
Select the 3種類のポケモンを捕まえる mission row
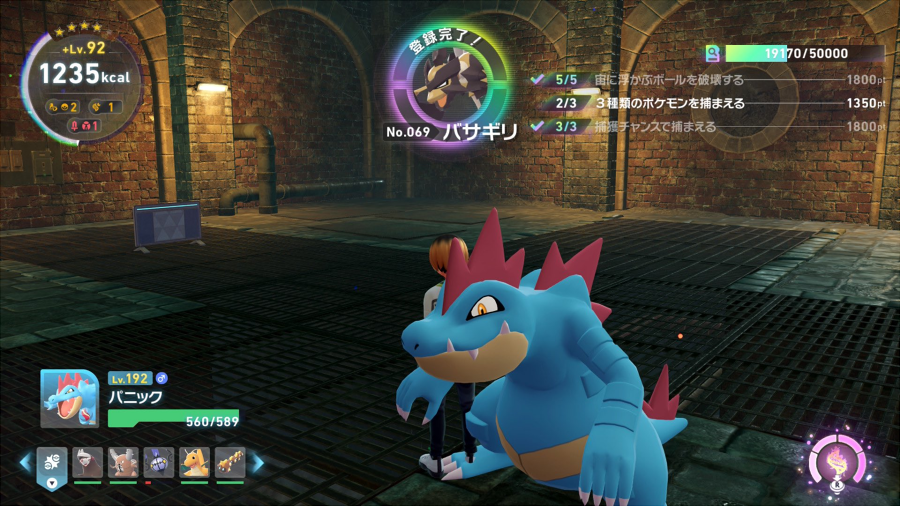tap(708, 103)
